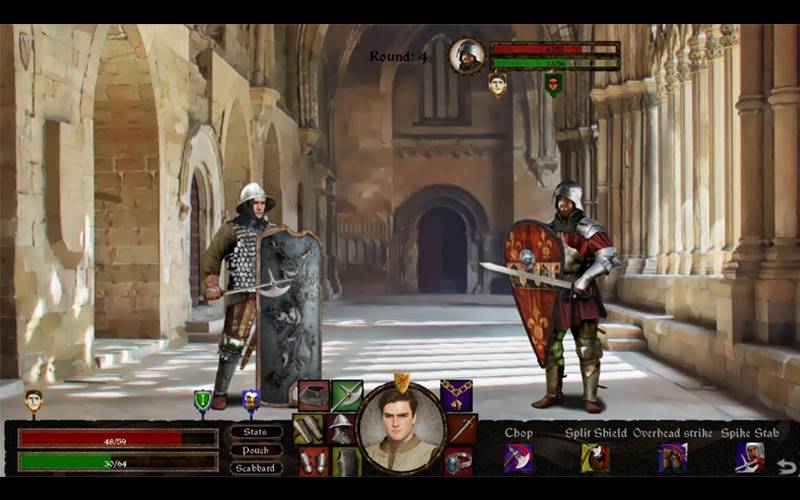Select the poleaxe weapon slot

tap(347, 396)
